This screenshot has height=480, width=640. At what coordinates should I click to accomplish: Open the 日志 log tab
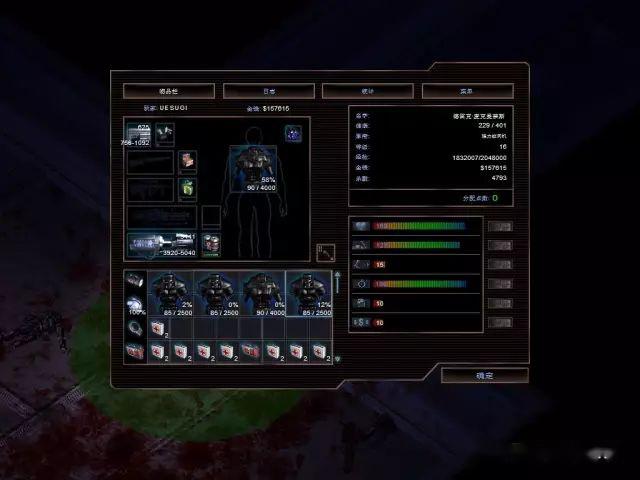[x=260, y=91]
